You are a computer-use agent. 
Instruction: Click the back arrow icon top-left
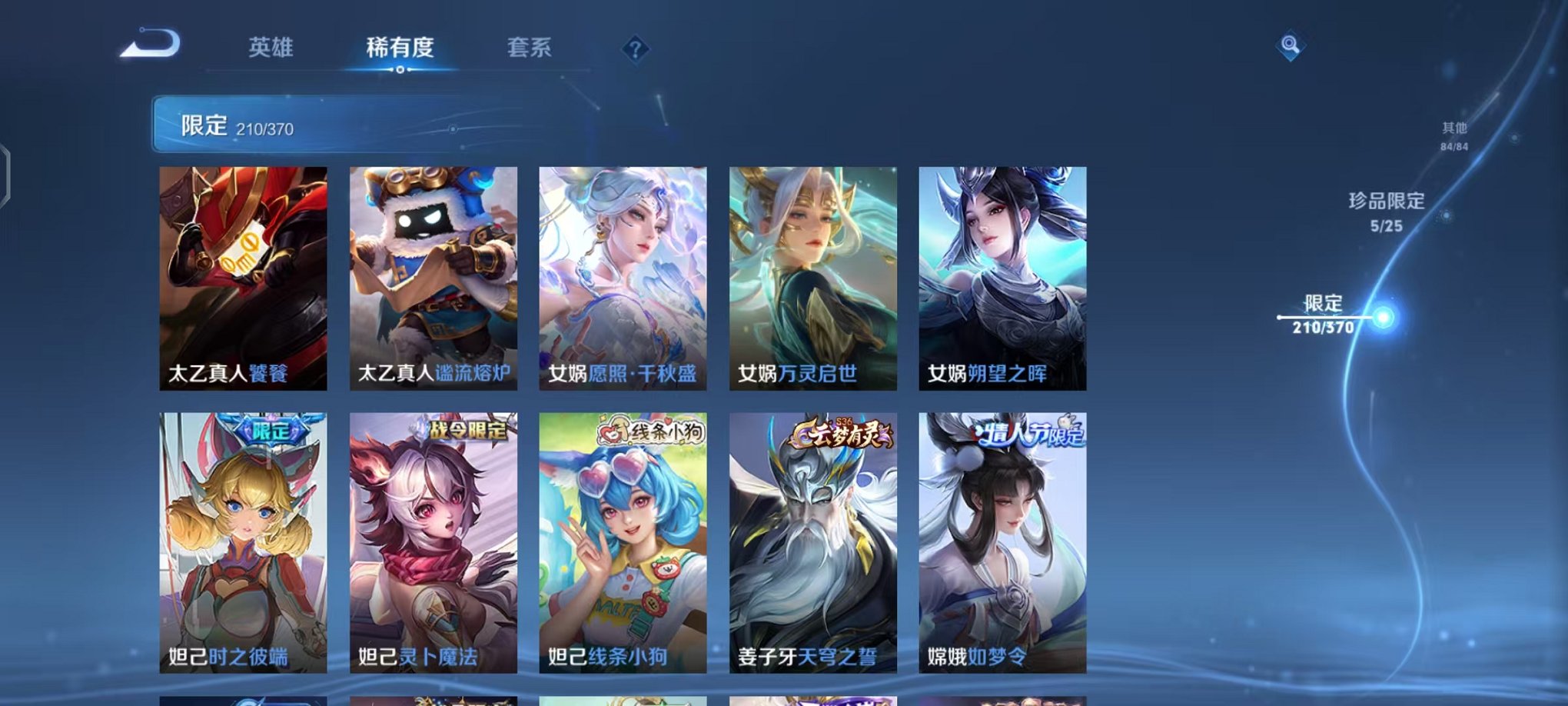tap(150, 46)
